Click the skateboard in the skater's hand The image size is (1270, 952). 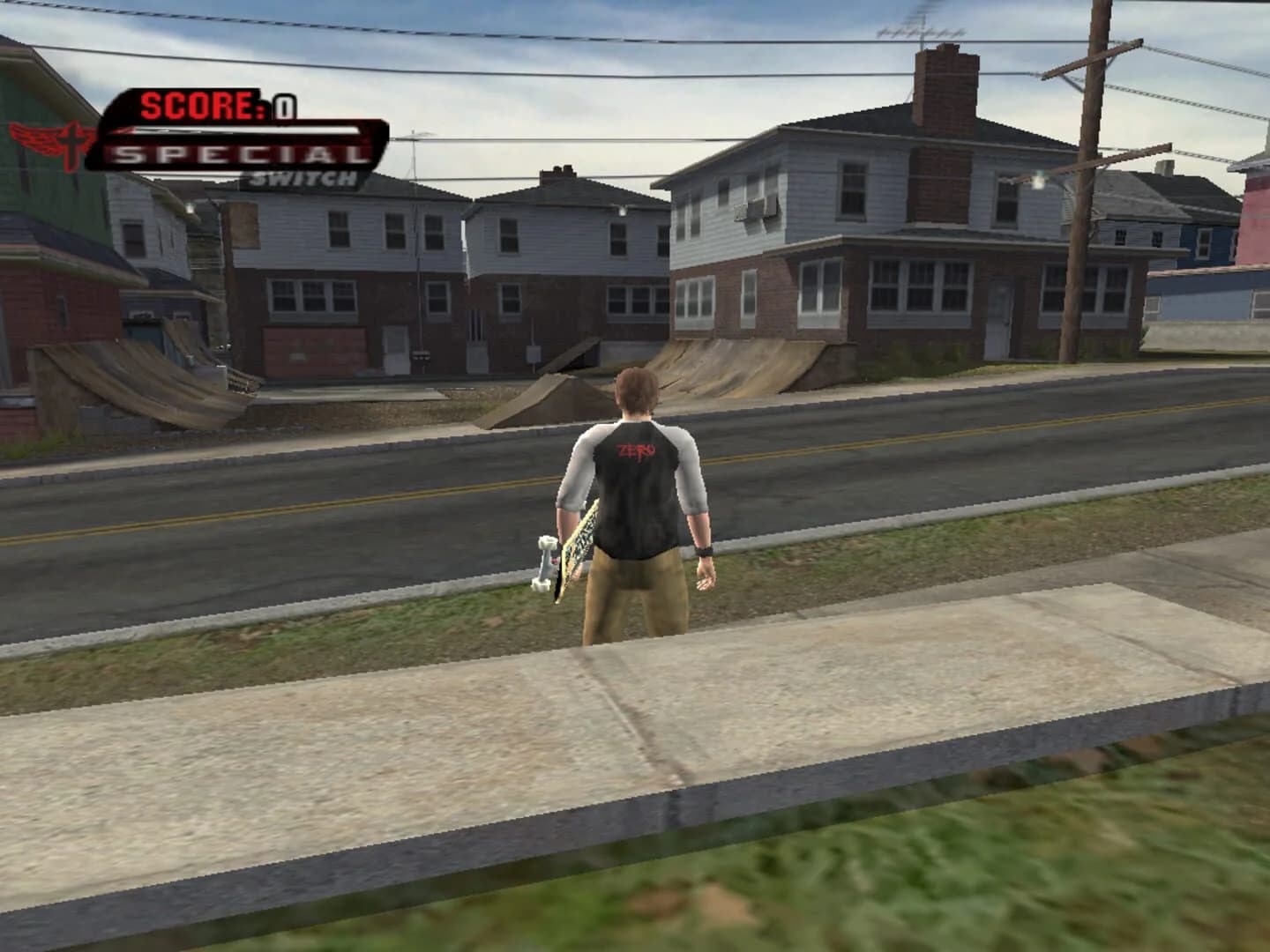click(569, 555)
